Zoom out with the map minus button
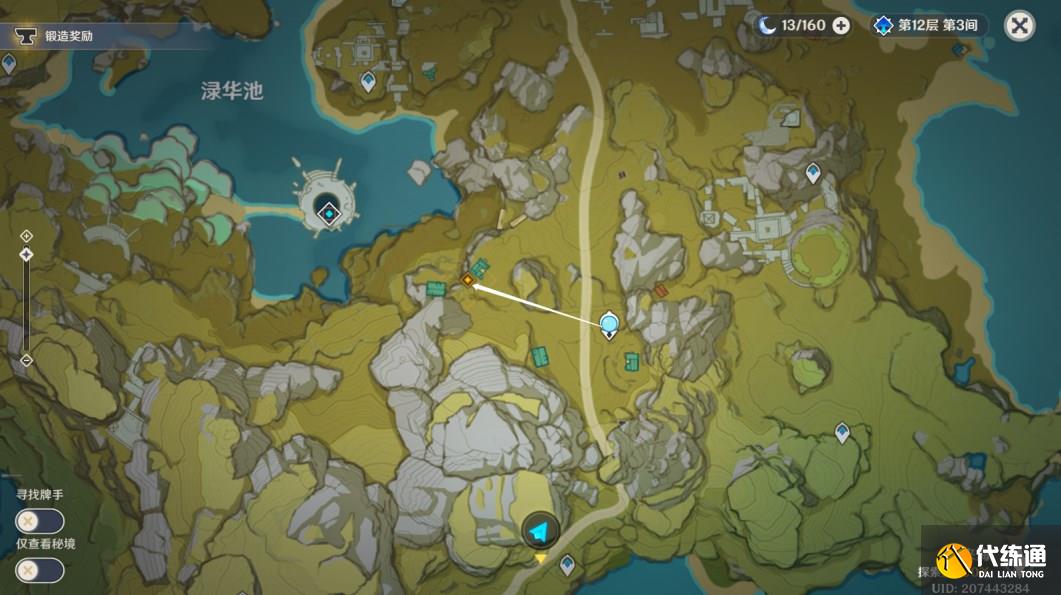1061x595 pixels. 26,360
